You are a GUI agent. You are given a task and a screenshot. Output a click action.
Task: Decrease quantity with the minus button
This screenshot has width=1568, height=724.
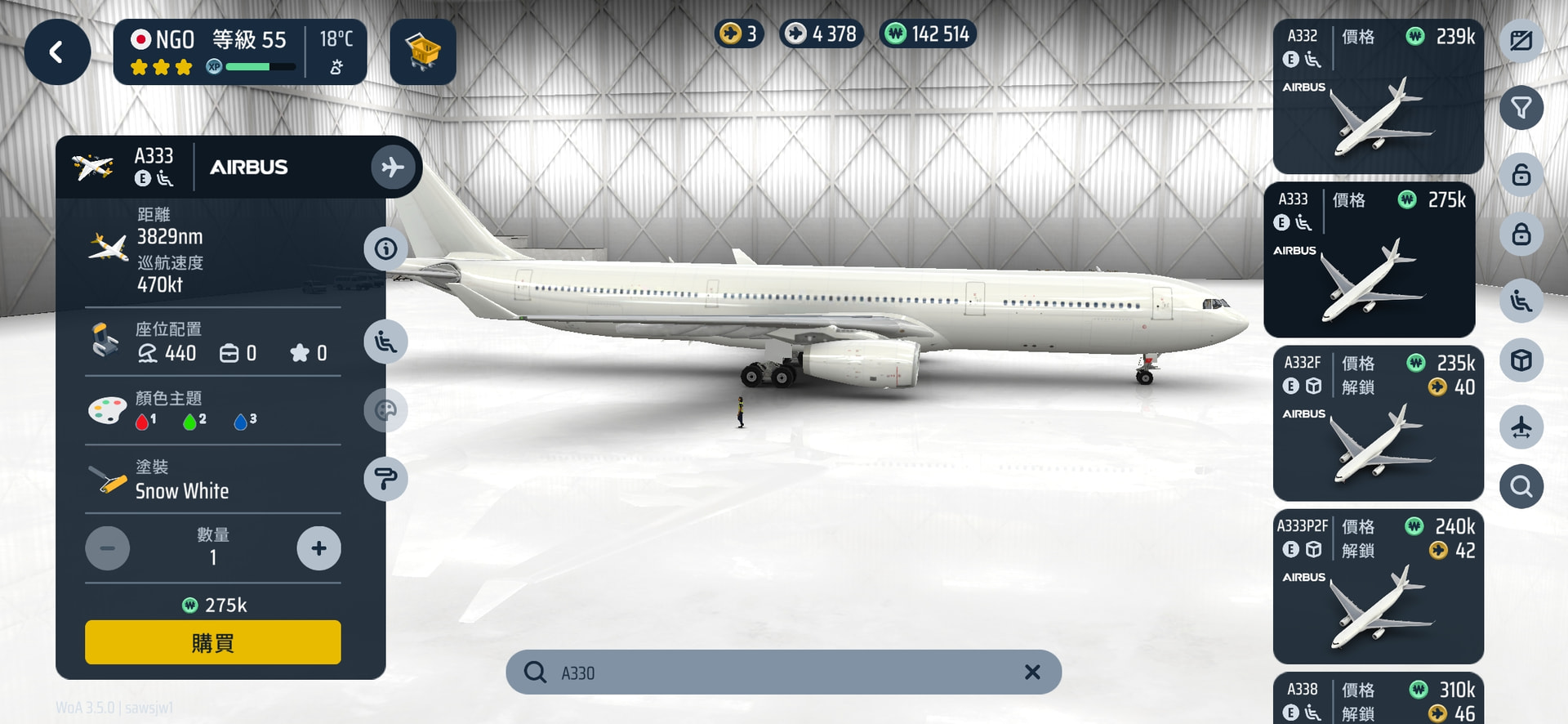tap(108, 548)
